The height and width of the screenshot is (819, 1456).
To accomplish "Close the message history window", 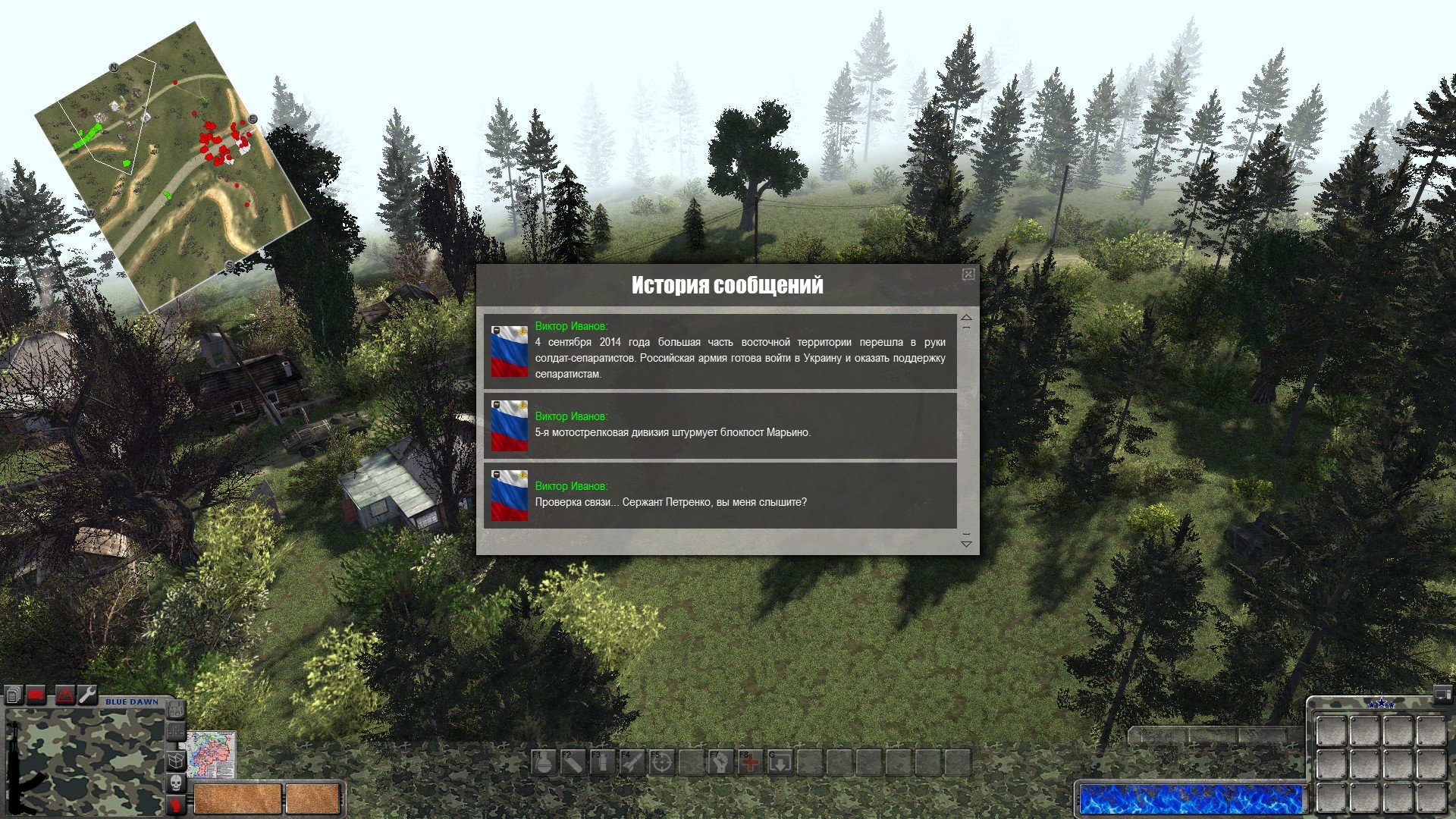I will [x=968, y=275].
